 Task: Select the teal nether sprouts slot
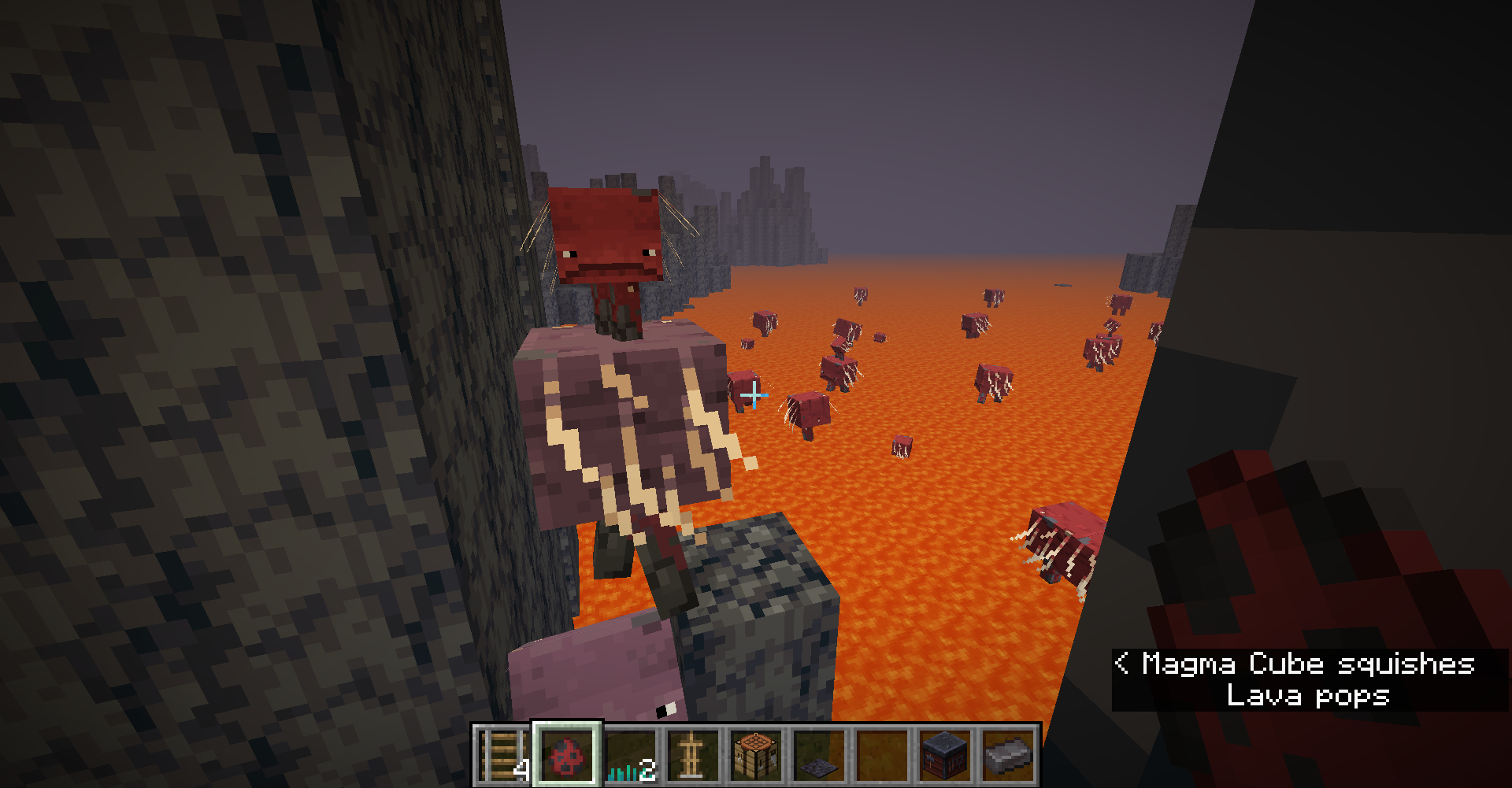coord(630,755)
